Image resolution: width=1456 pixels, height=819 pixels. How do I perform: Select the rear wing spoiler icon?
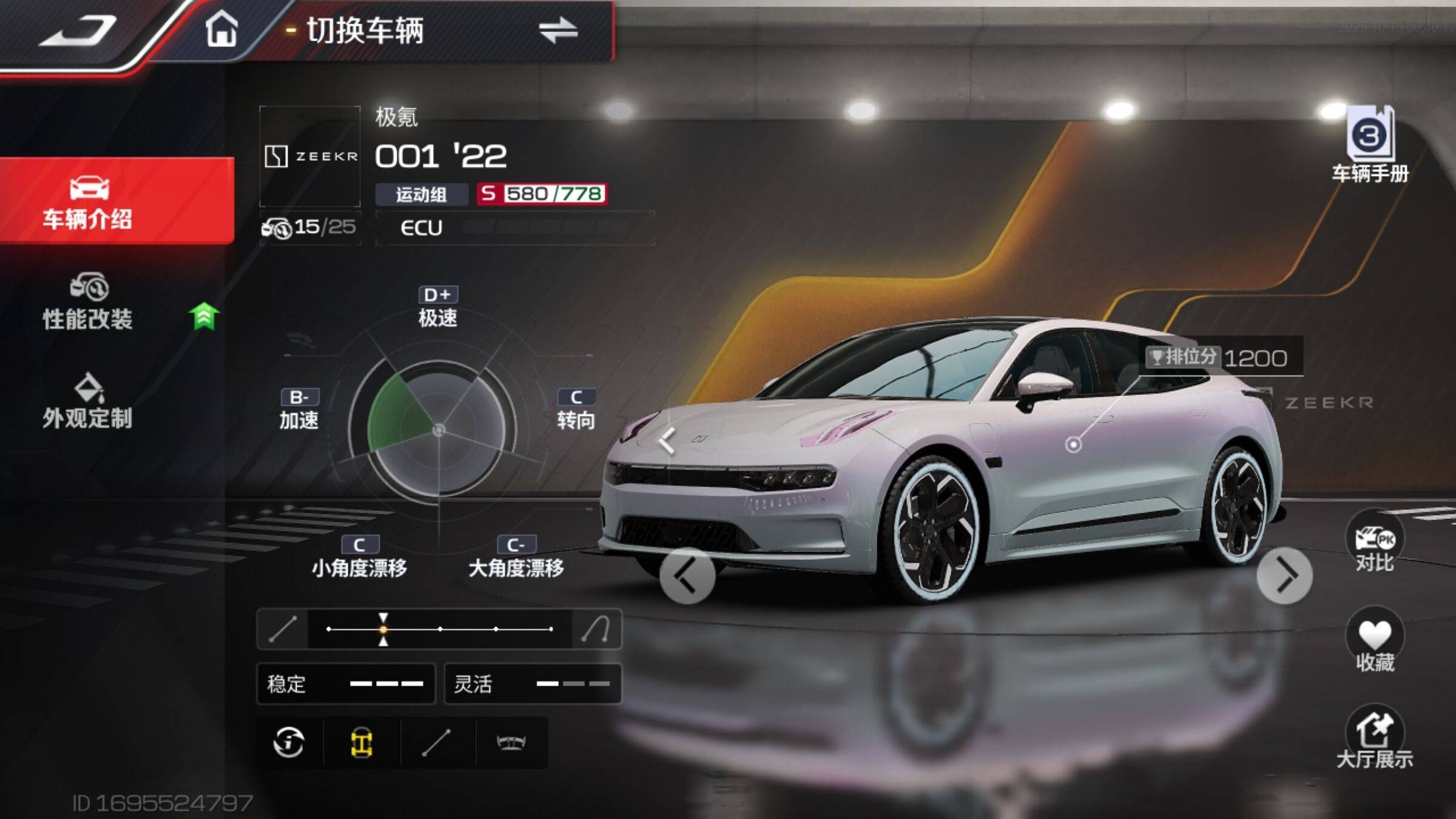[x=511, y=743]
